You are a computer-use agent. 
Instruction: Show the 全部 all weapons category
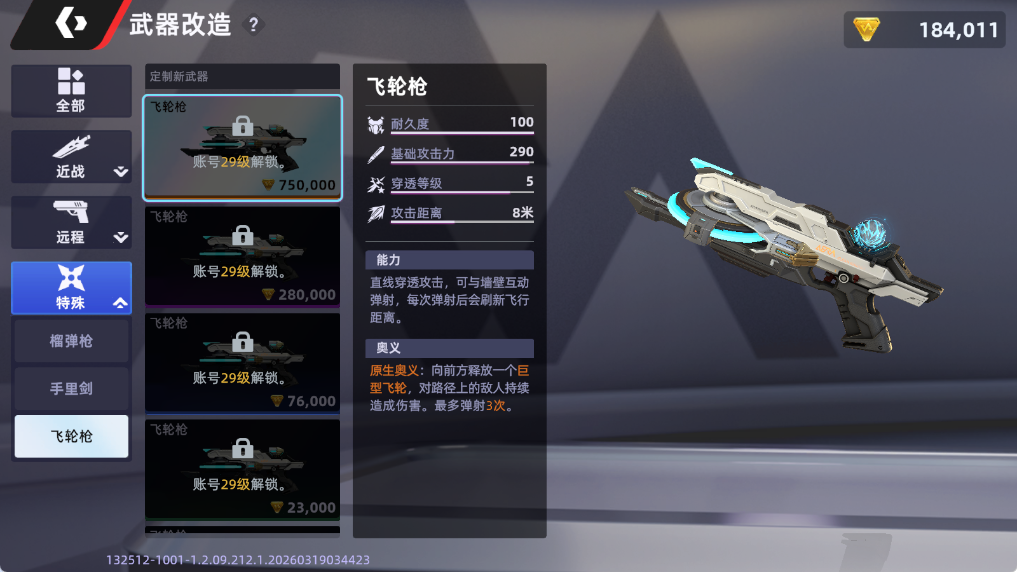pos(71,91)
